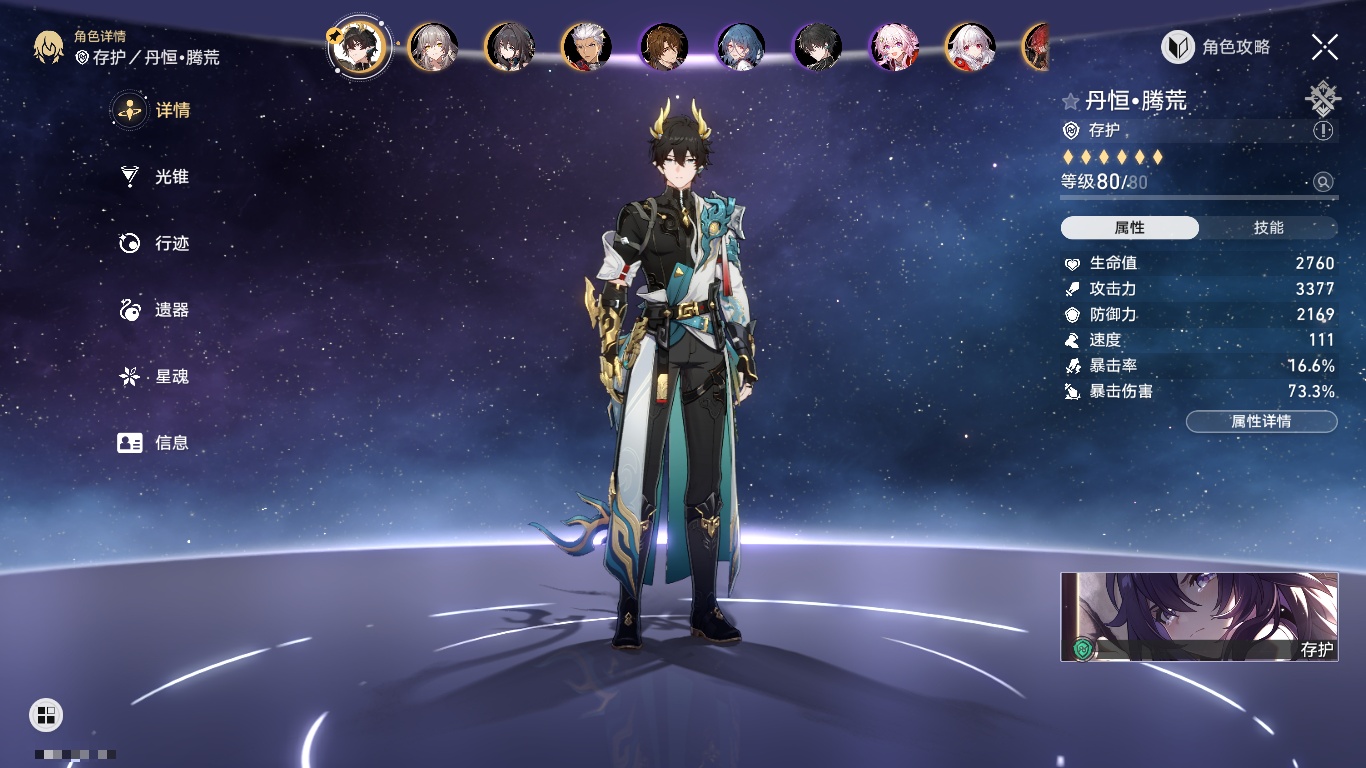Switch to the 技能 skills tab
Image resolution: width=1366 pixels, height=768 pixels.
1268,228
